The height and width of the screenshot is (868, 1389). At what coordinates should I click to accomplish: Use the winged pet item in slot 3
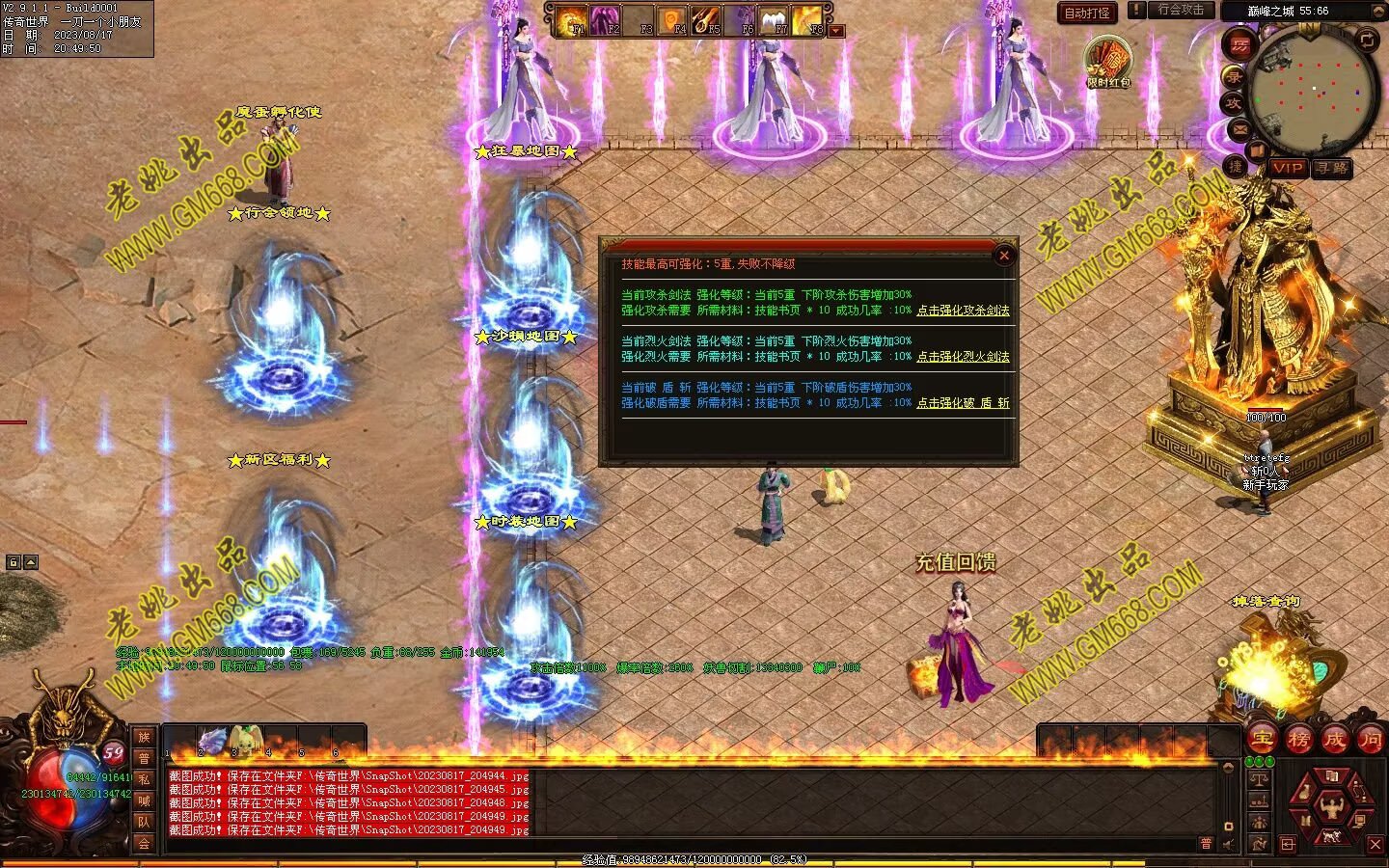[245, 741]
